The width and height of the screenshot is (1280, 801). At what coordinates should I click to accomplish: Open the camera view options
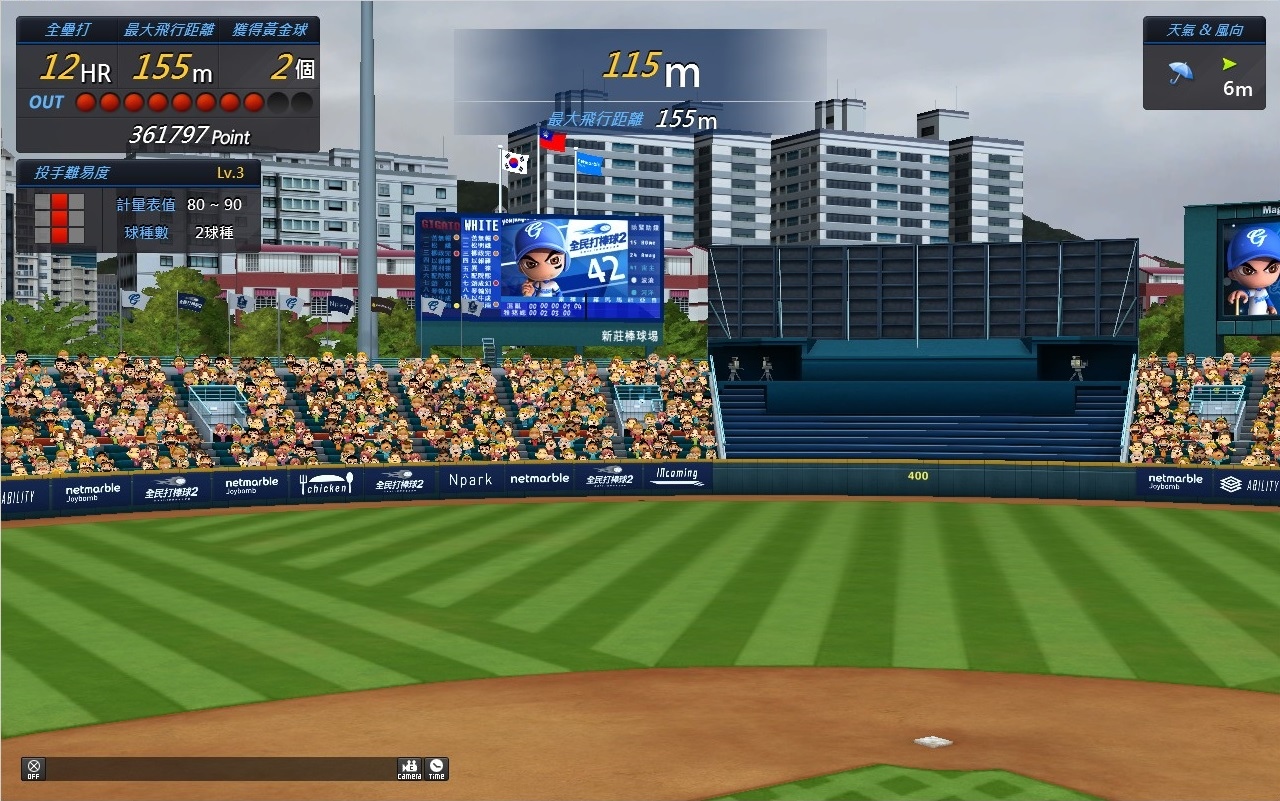[x=409, y=768]
